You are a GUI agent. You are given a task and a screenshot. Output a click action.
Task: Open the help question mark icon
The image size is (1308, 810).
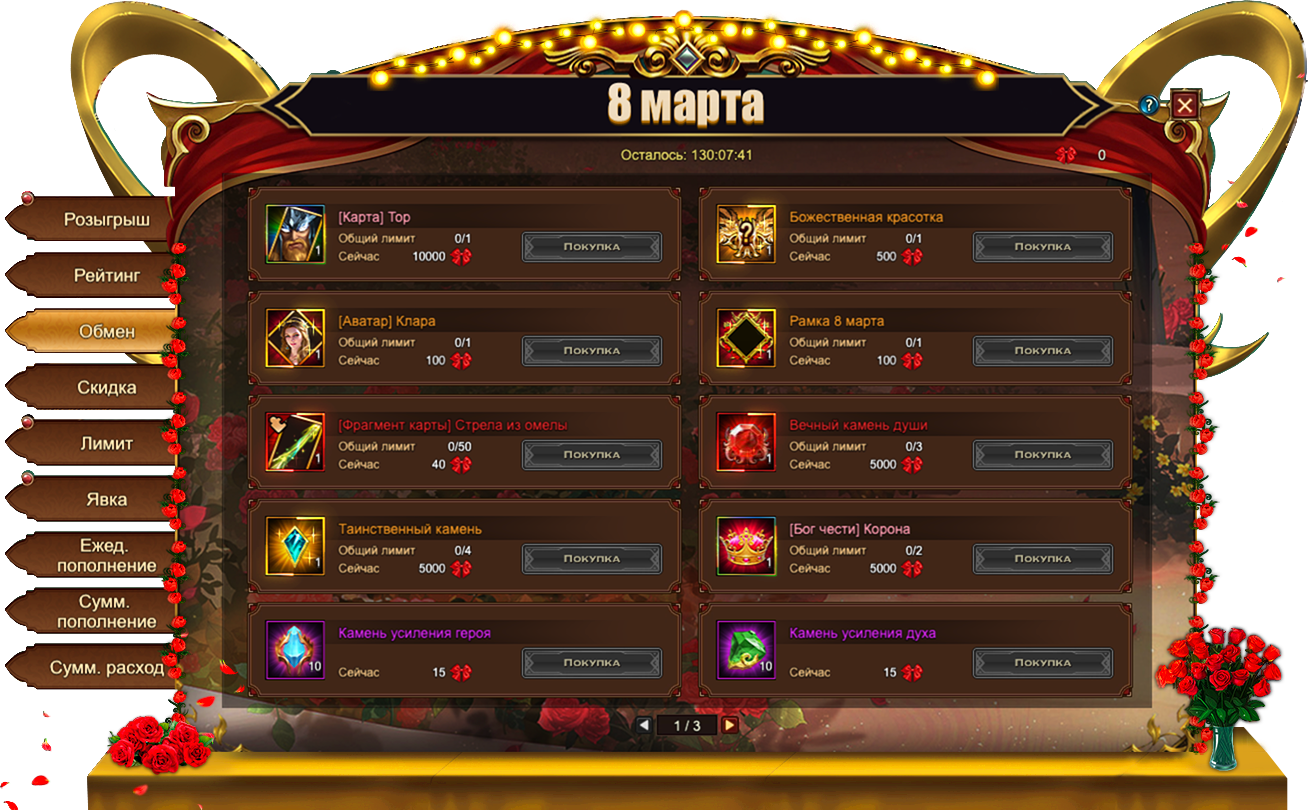pyautogui.click(x=1150, y=105)
